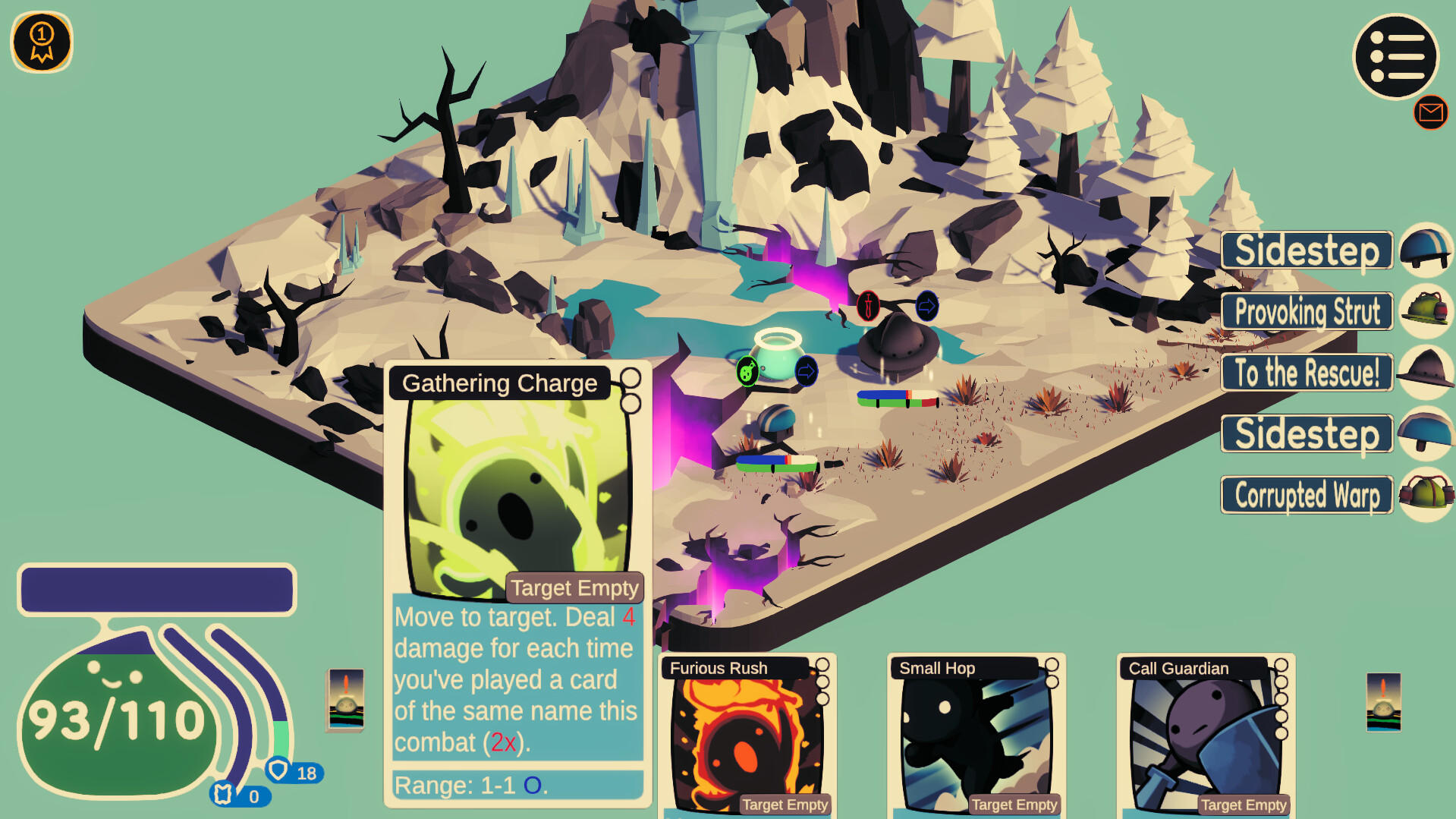Click the shield value showing 18
The height and width of the screenshot is (819, 1456).
(293, 773)
